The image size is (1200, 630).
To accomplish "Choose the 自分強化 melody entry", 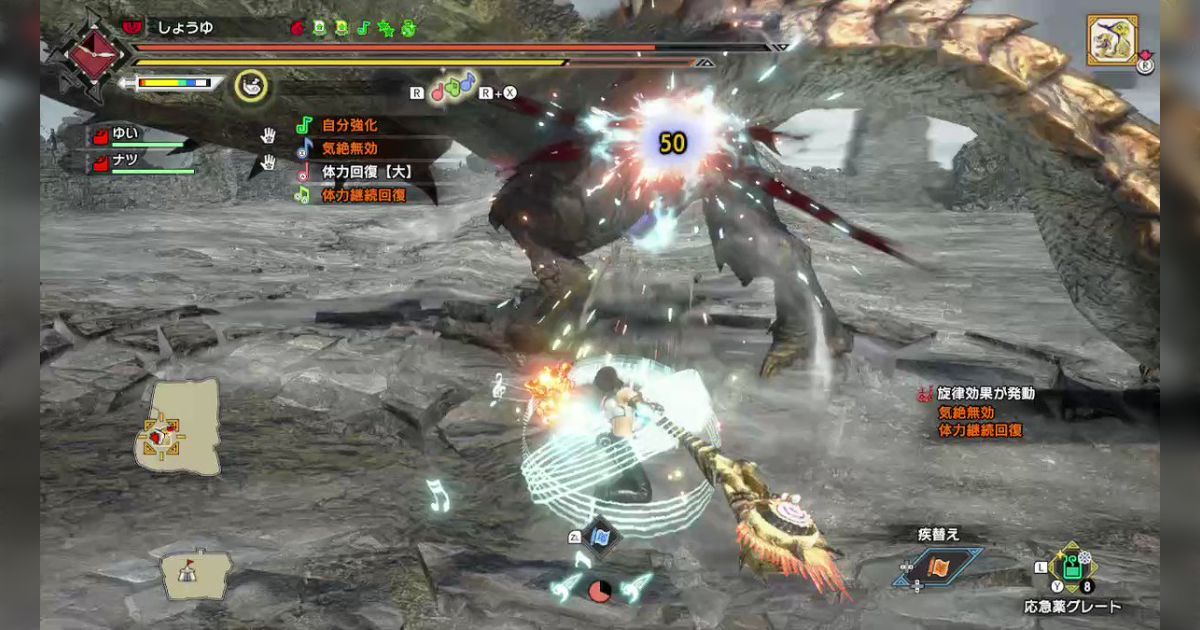I will click(x=348, y=126).
